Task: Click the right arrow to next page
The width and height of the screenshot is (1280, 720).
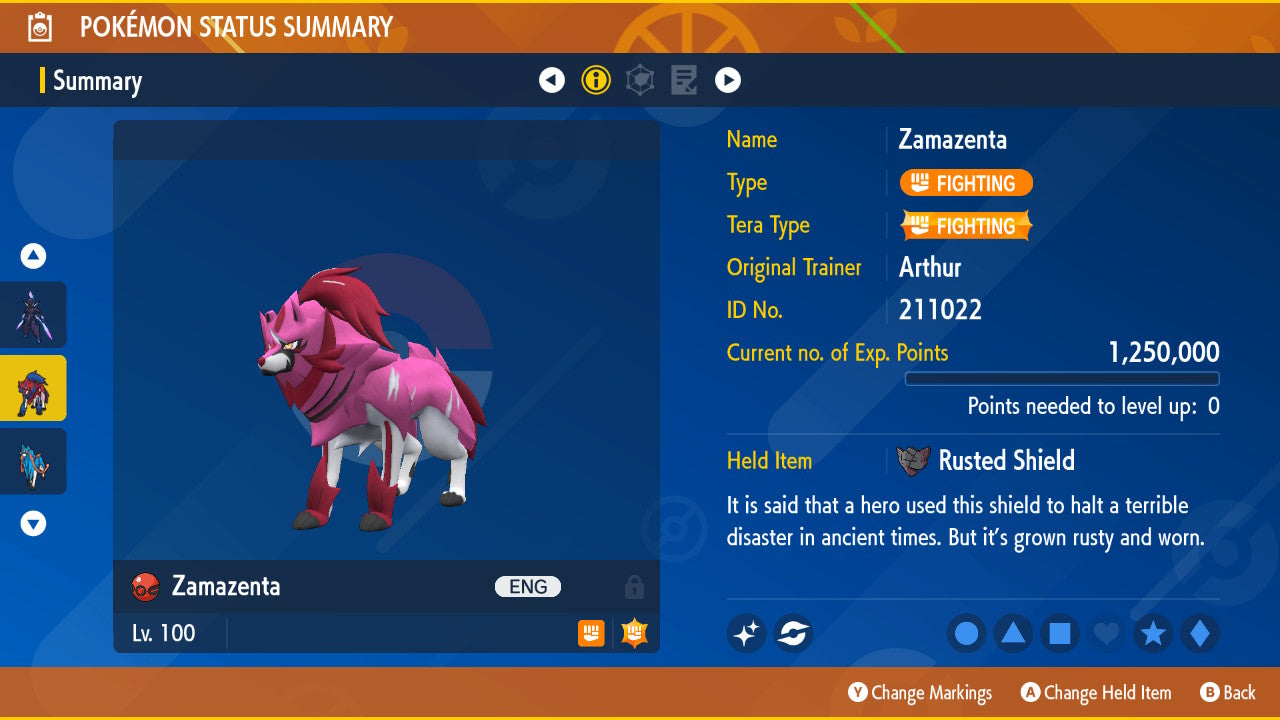Action: [727, 79]
